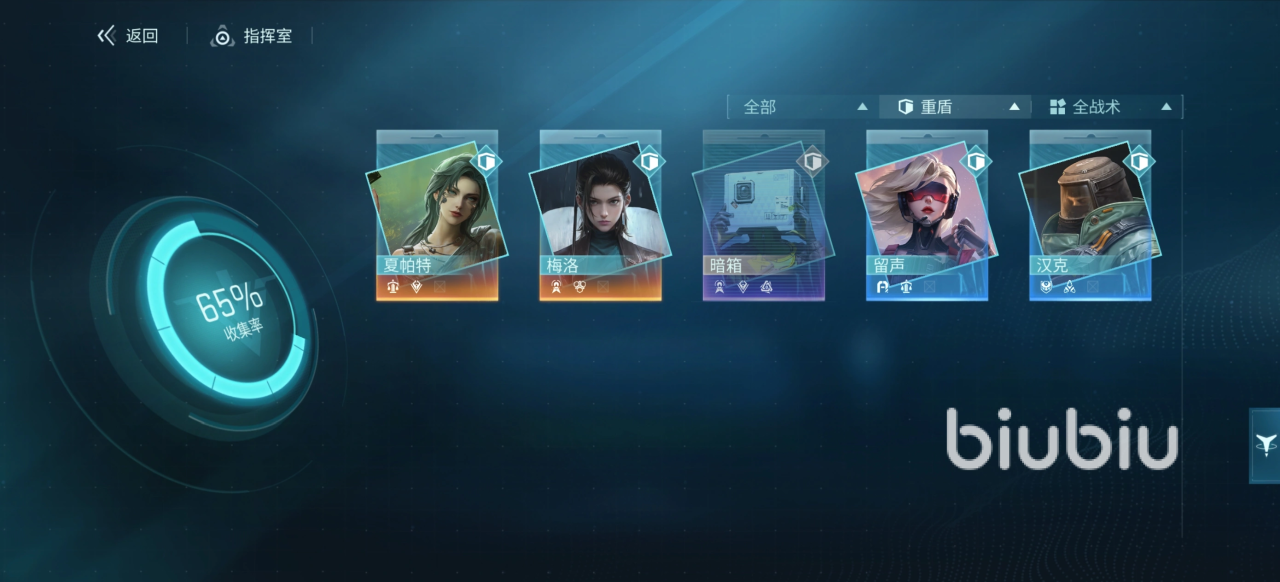
Task: Select the 留声 character card
Action: 927,216
